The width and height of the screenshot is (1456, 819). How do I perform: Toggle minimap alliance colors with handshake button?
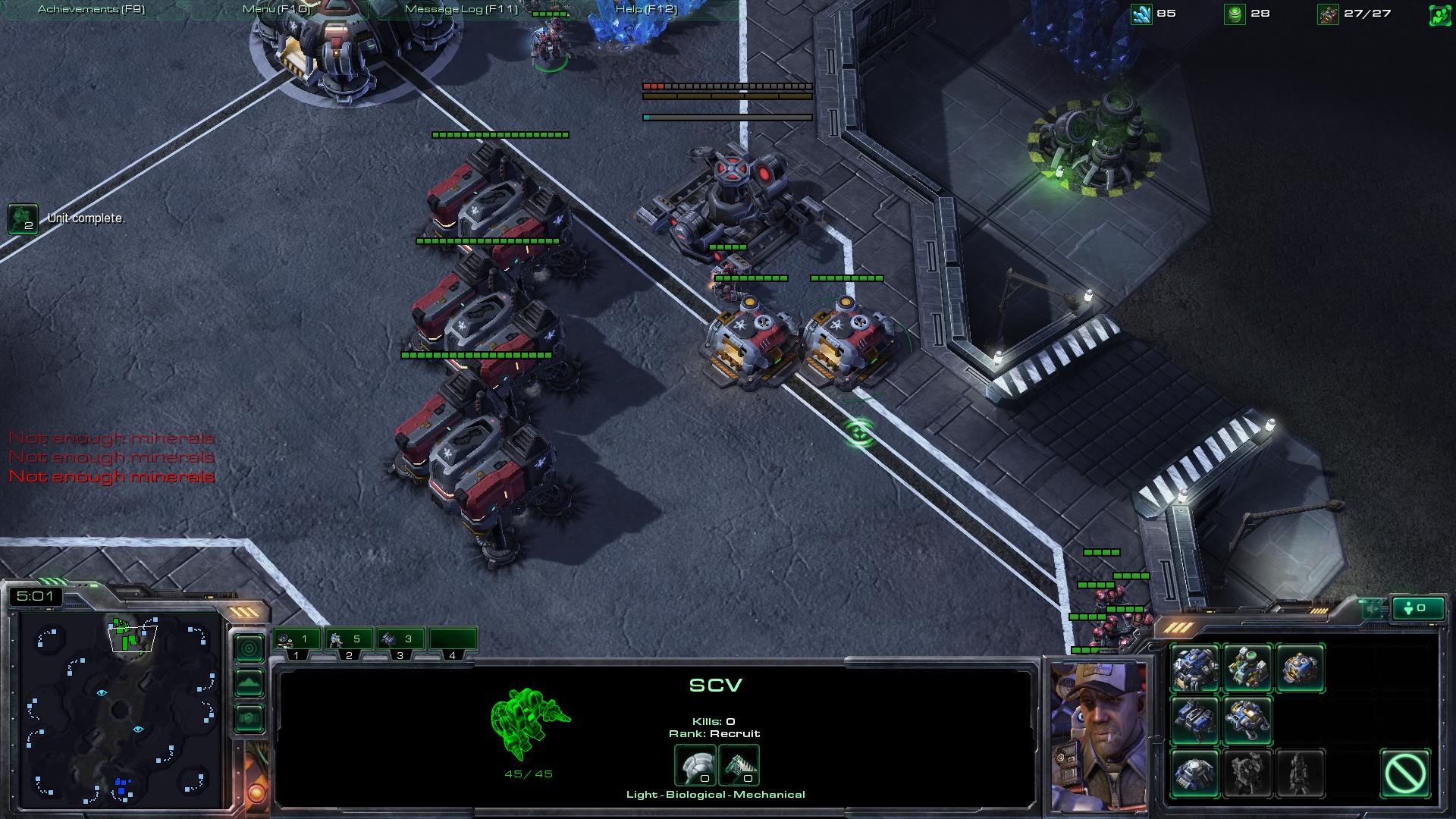pyautogui.click(x=249, y=718)
